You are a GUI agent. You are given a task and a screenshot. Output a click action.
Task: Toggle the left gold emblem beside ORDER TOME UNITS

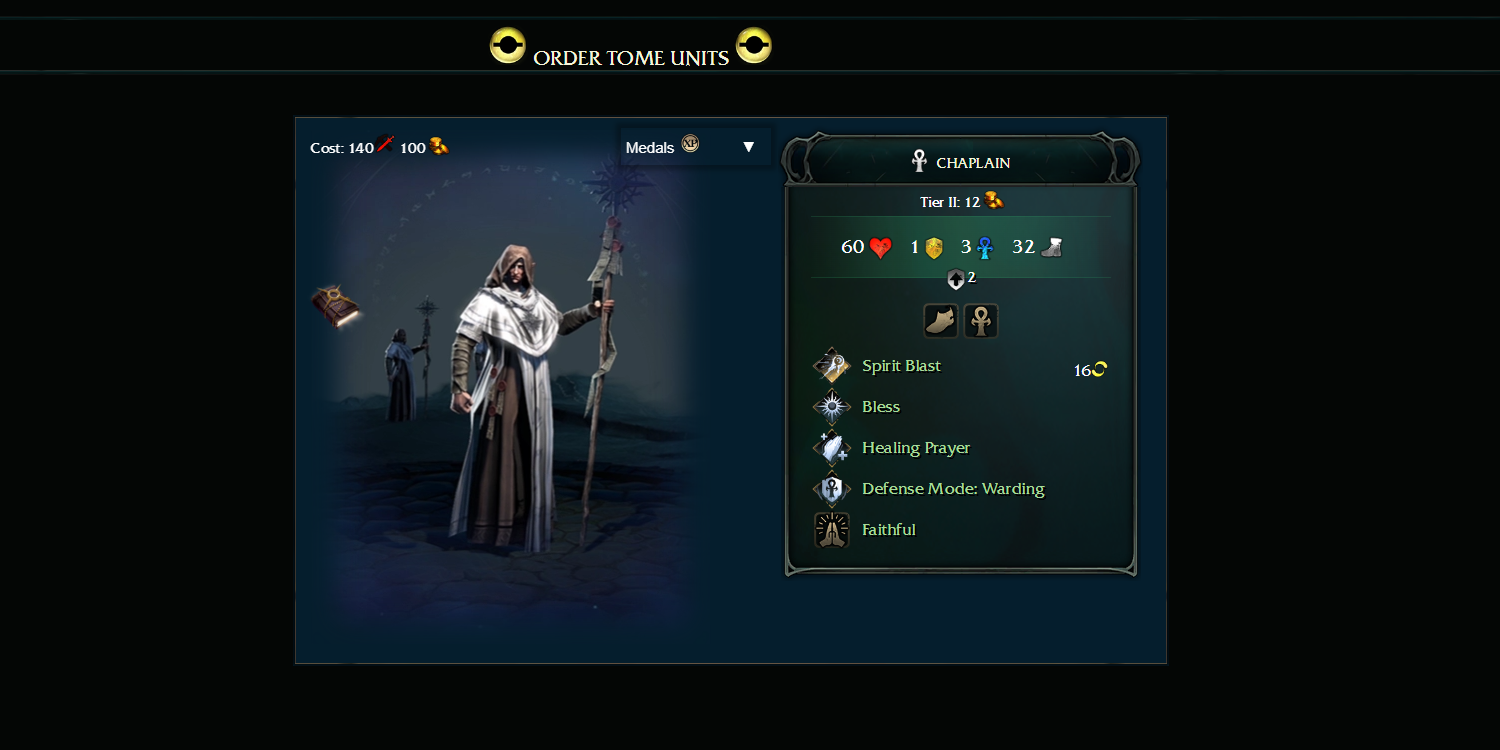coord(508,45)
